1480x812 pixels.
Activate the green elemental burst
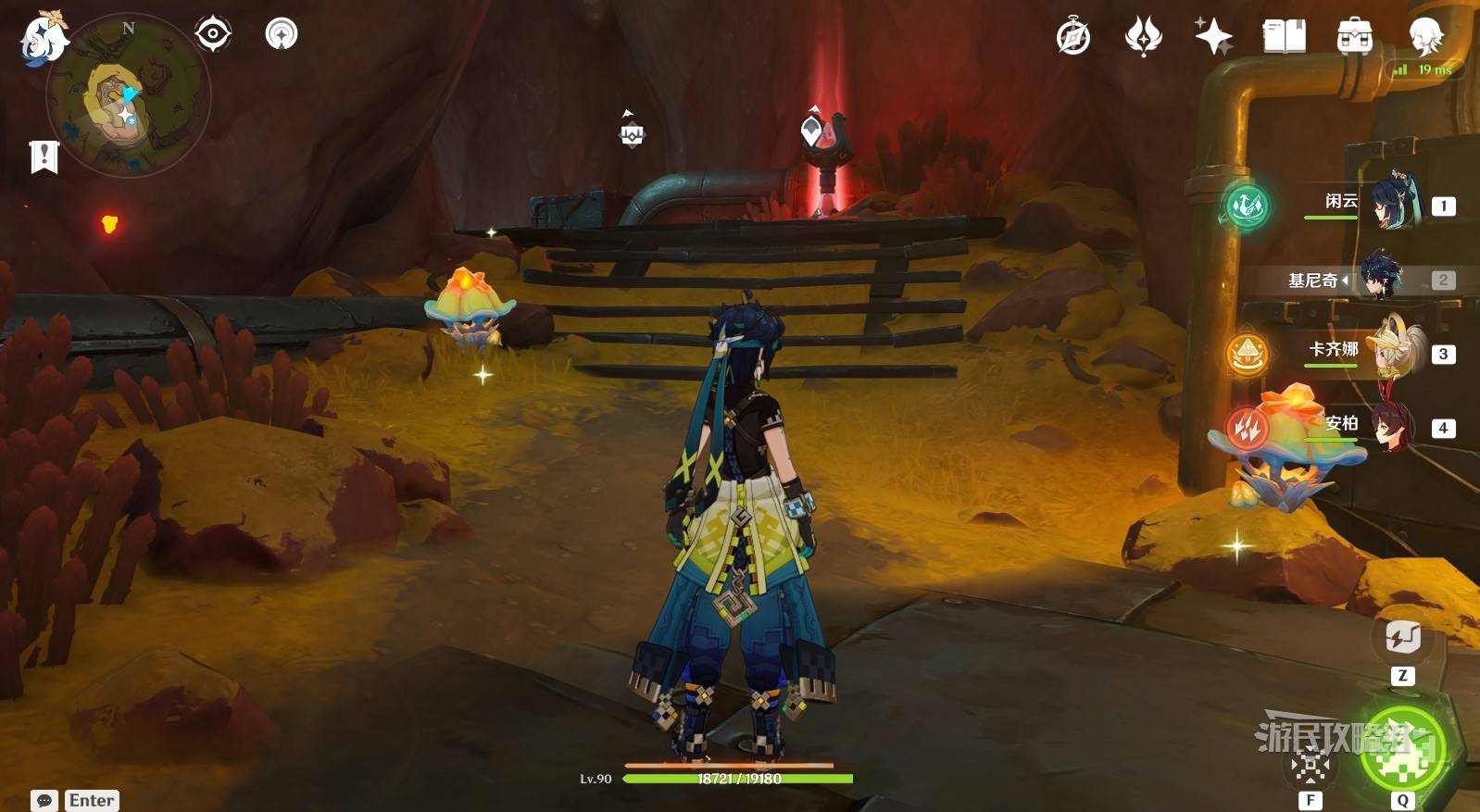point(1402,749)
